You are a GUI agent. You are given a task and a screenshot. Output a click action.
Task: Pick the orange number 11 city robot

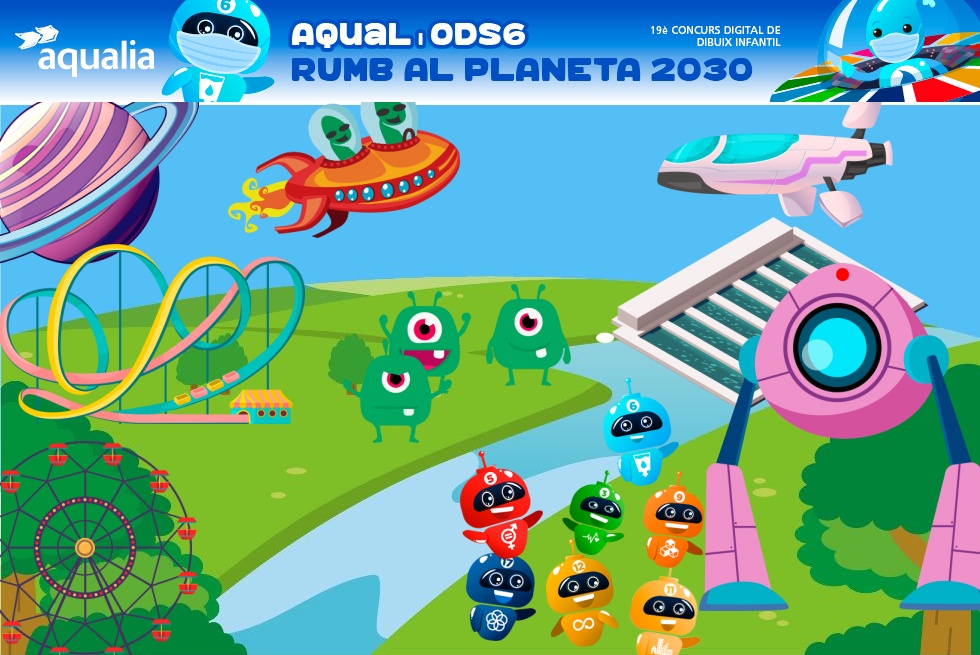tap(662, 612)
